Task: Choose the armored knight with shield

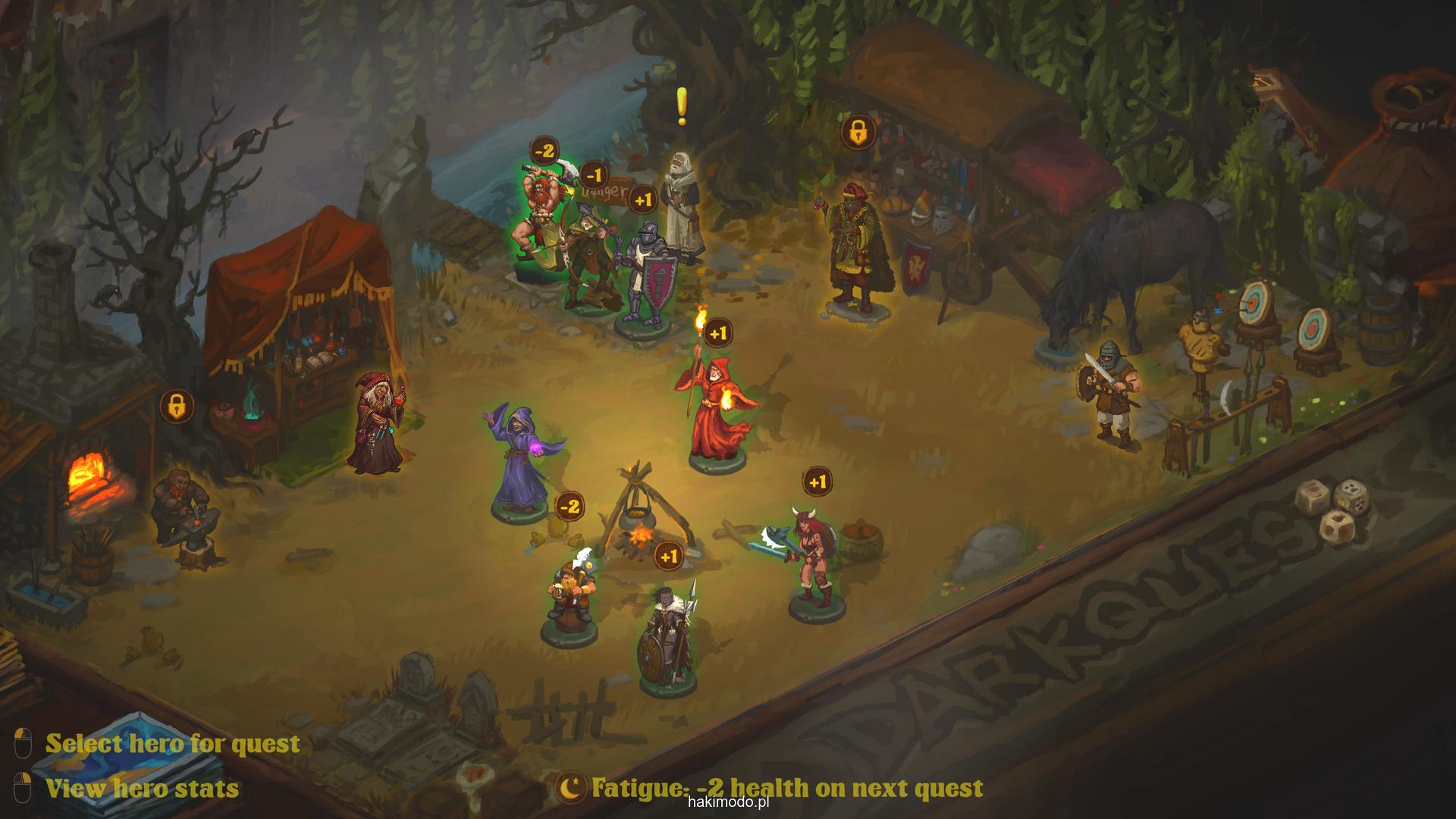Action: [646, 277]
